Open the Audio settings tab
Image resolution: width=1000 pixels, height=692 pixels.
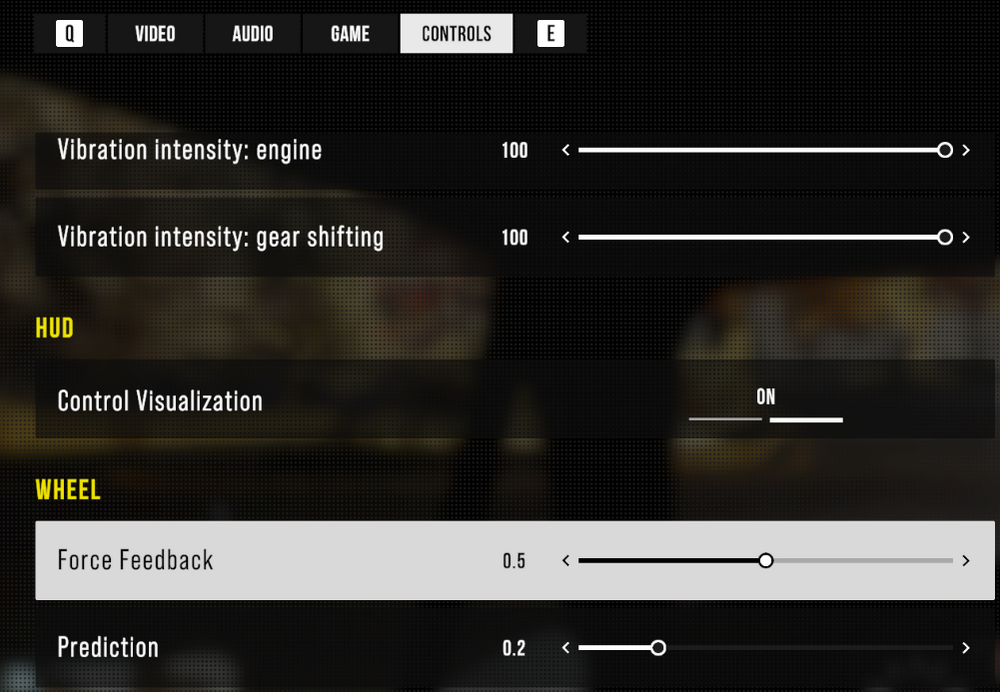252,34
